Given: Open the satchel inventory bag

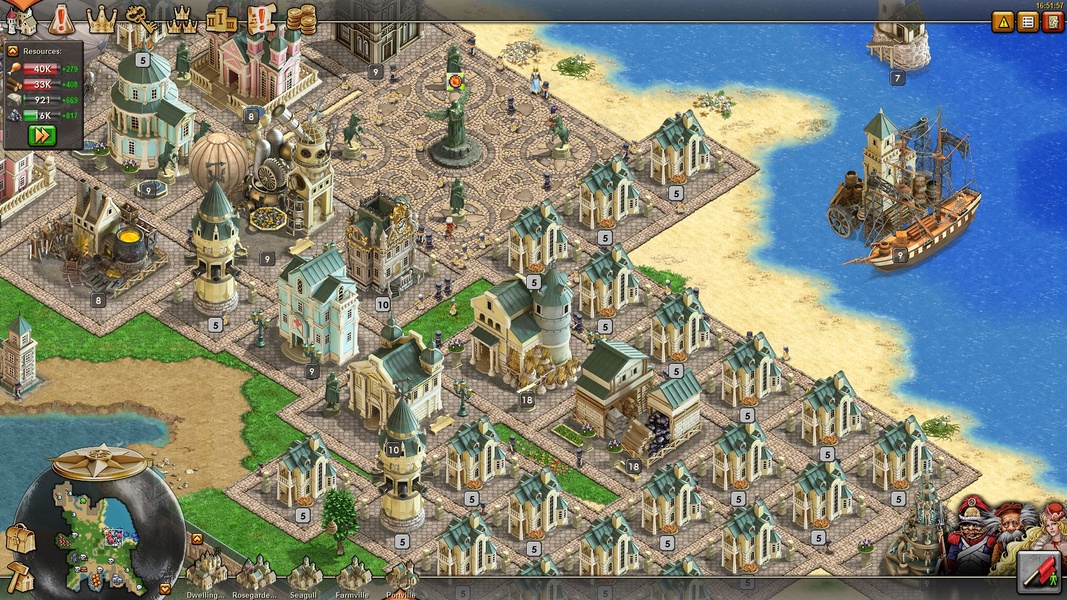Looking at the screenshot, I should [x=19, y=538].
